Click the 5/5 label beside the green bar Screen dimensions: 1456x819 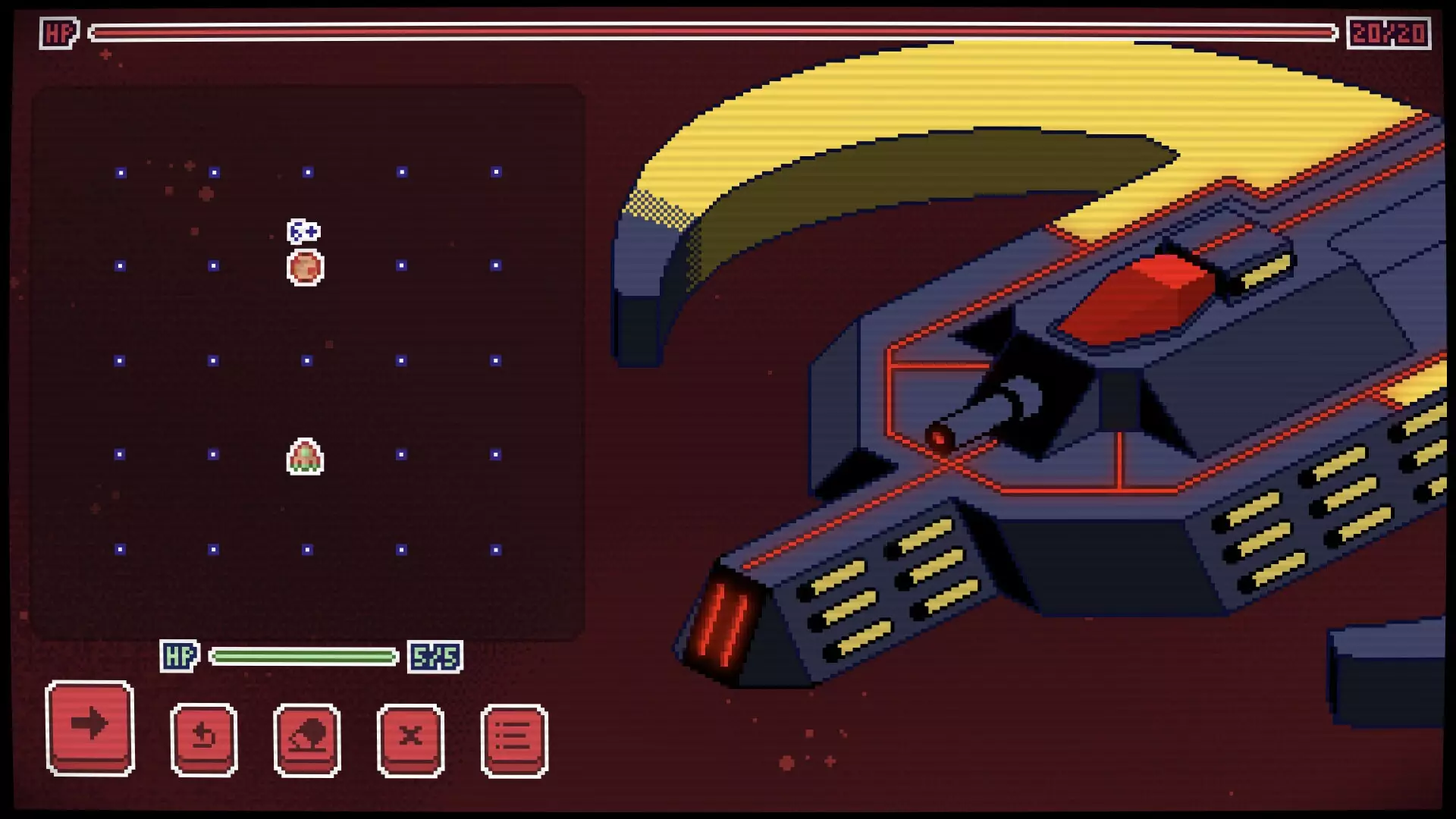point(435,655)
